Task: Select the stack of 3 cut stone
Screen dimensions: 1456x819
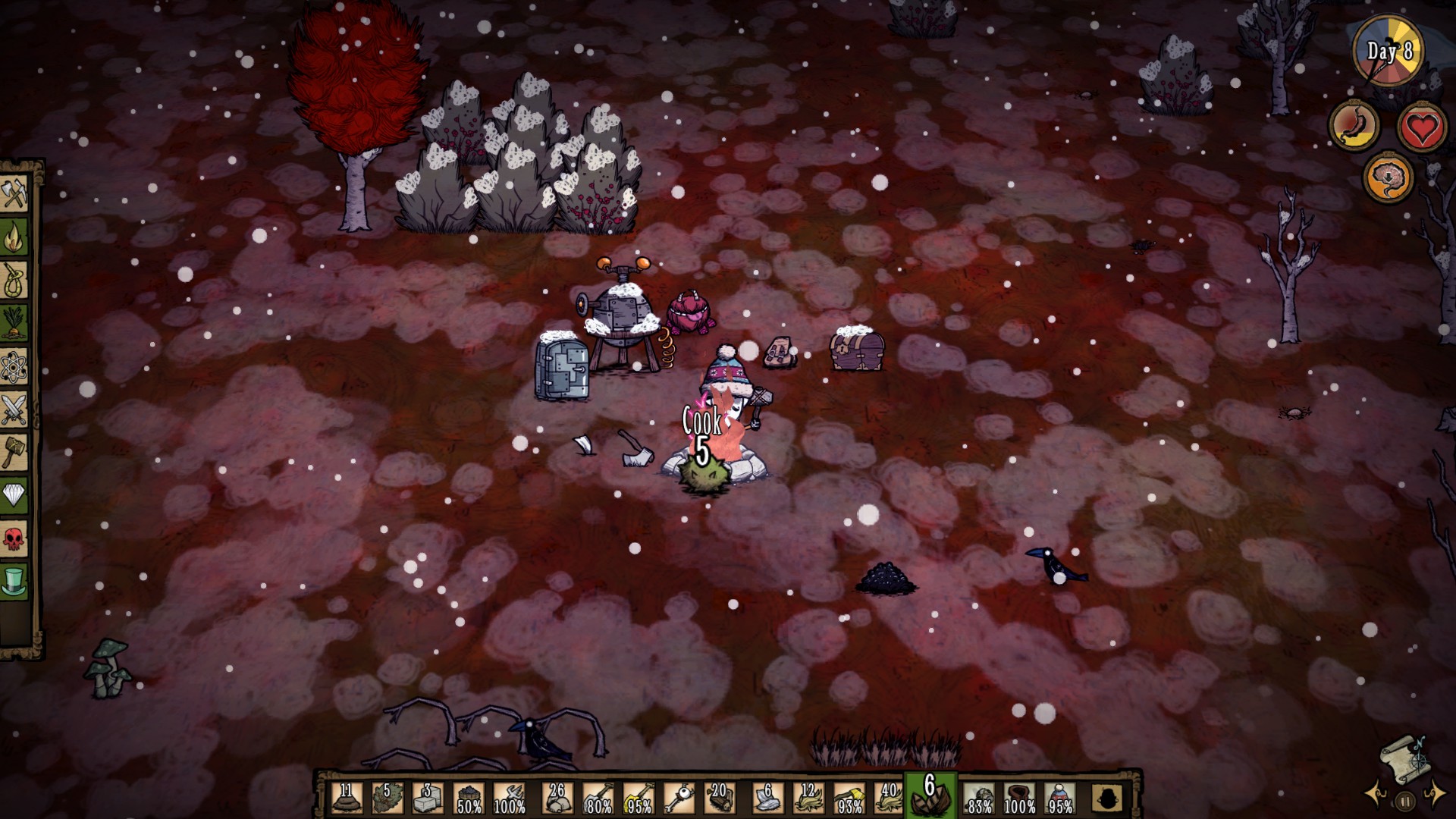Action: [427, 799]
